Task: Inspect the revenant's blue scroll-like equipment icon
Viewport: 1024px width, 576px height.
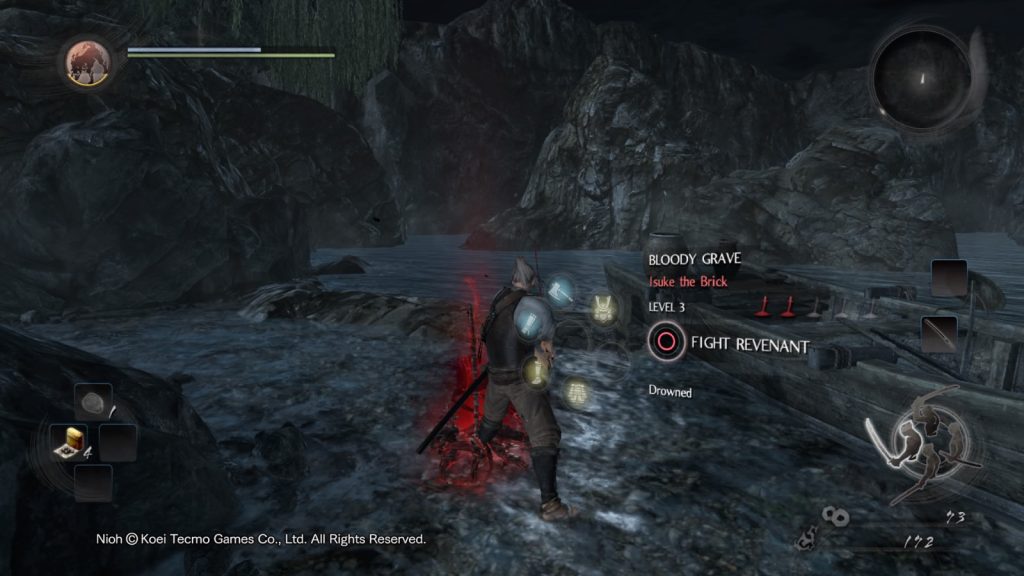Action: click(531, 320)
